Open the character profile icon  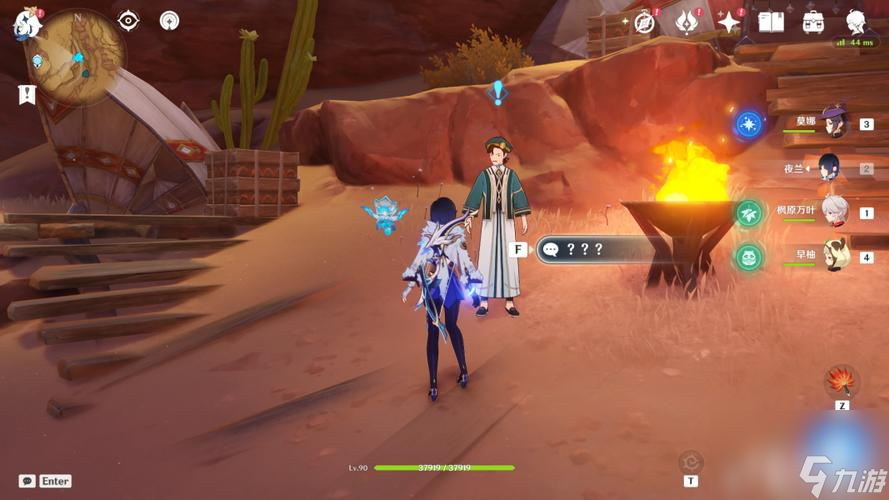[x=856, y=22]
